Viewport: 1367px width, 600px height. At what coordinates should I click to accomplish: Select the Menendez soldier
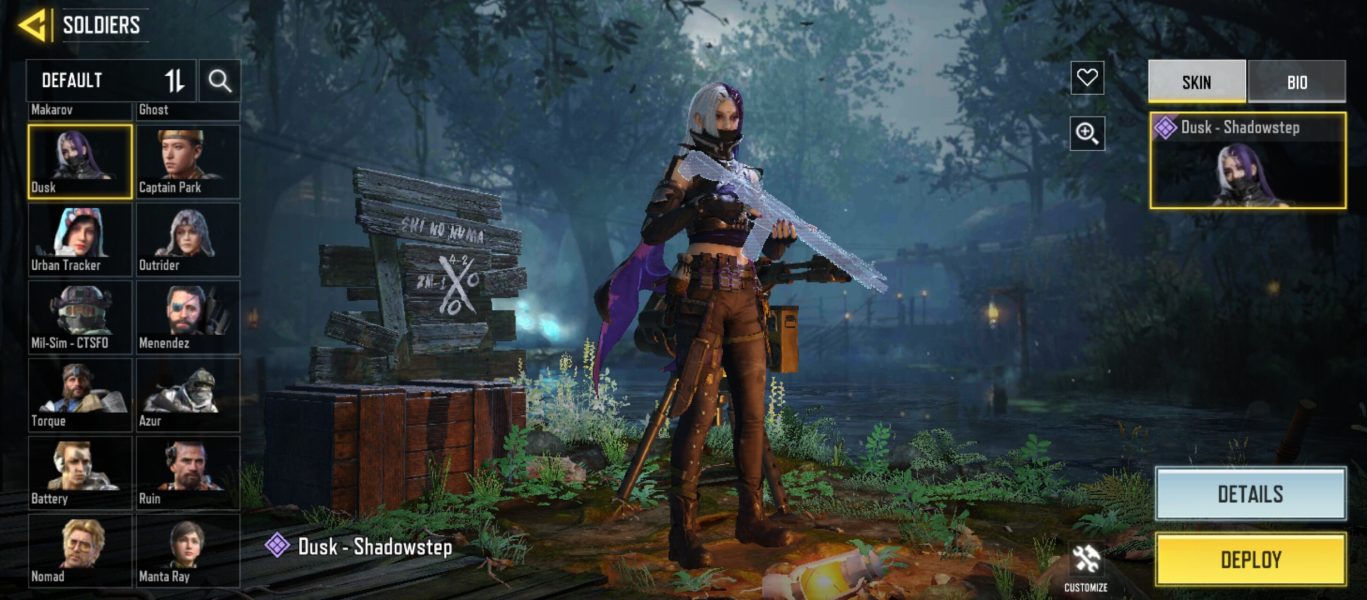point(188,317)
